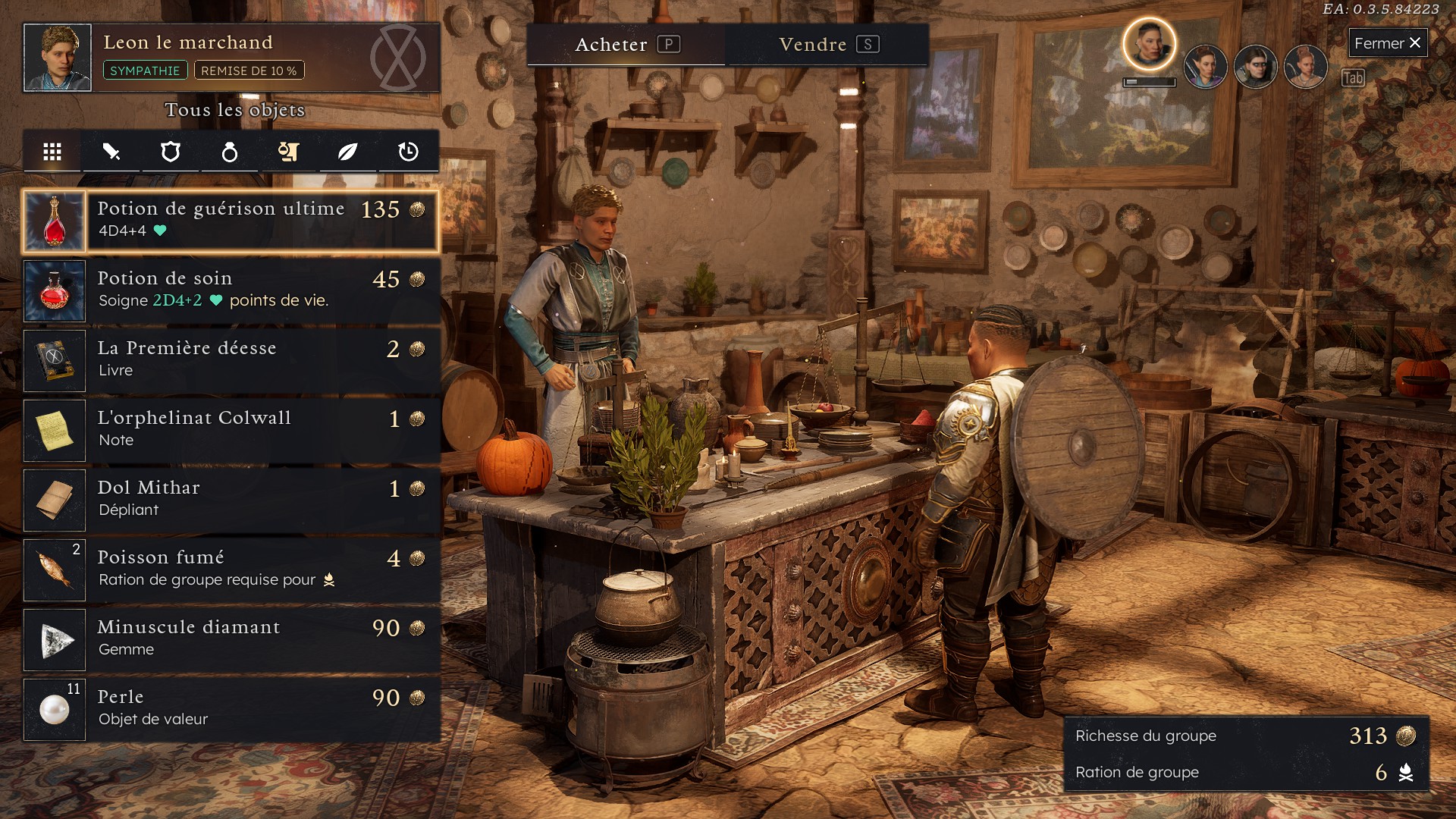Filter shop by the shield armor icon
The height and width of the screenshot is (819, 1456).
[x=171, y=152]
